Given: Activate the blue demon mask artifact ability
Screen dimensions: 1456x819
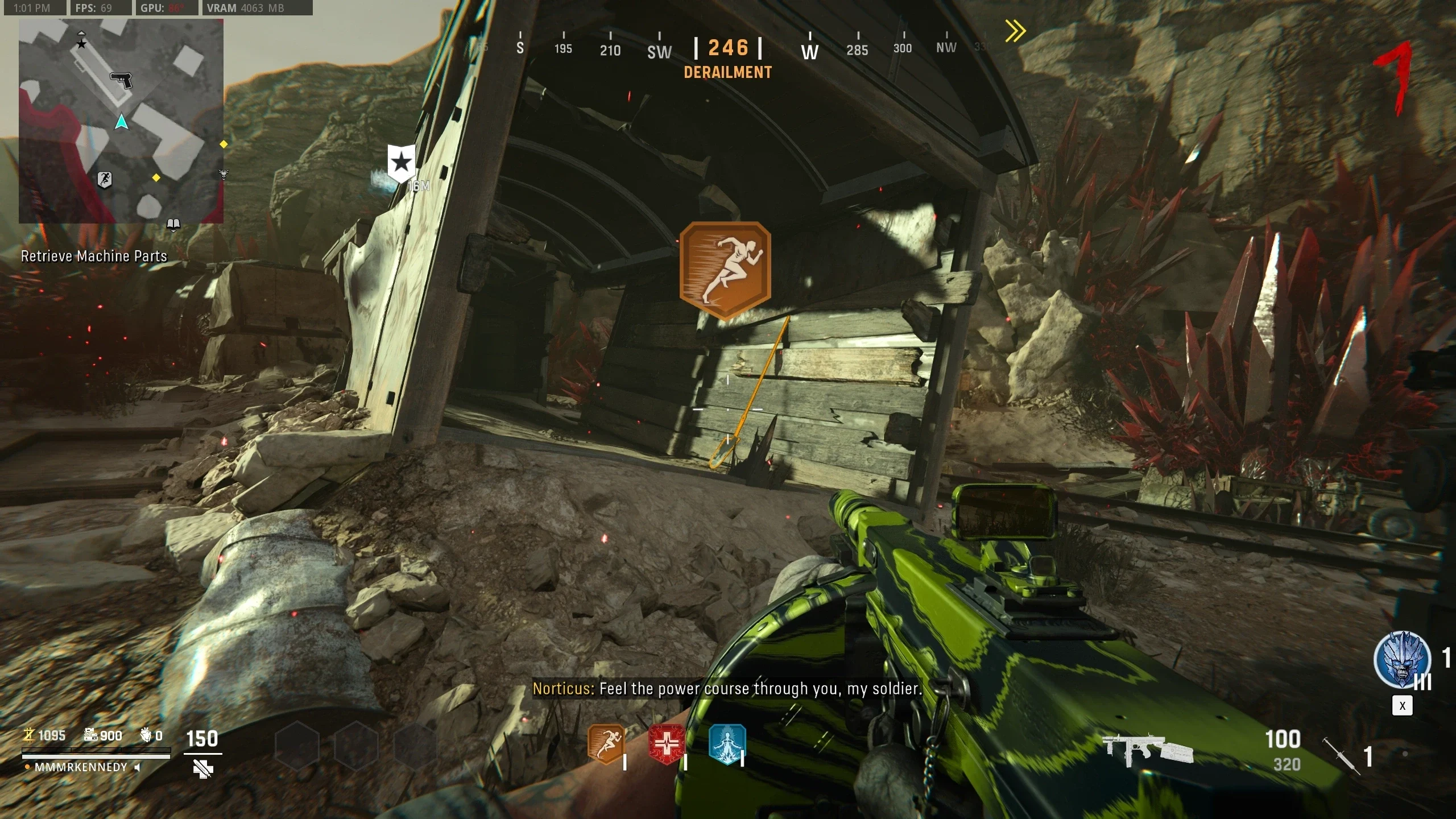Looking at the screenshot, I should point(1402,660).
